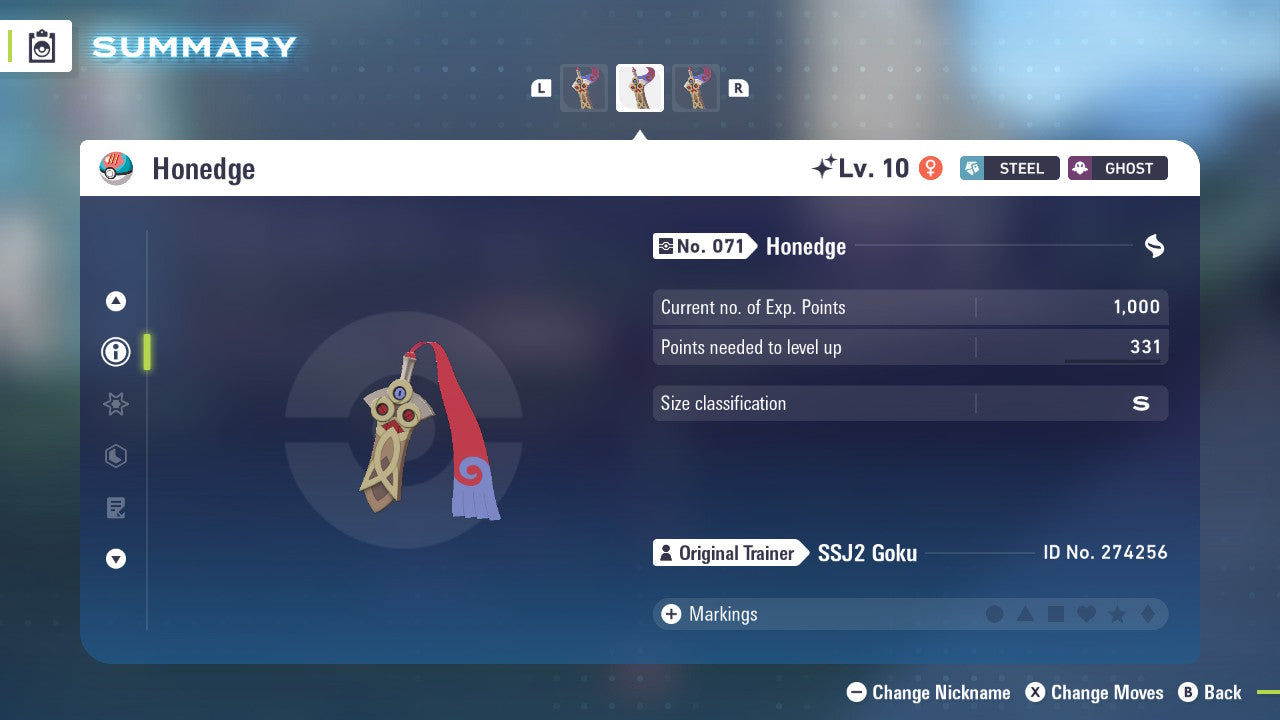Click the up arrow above the sidebar icons
The height and width of the screenshot is (720, 1280).
point(115,300)
